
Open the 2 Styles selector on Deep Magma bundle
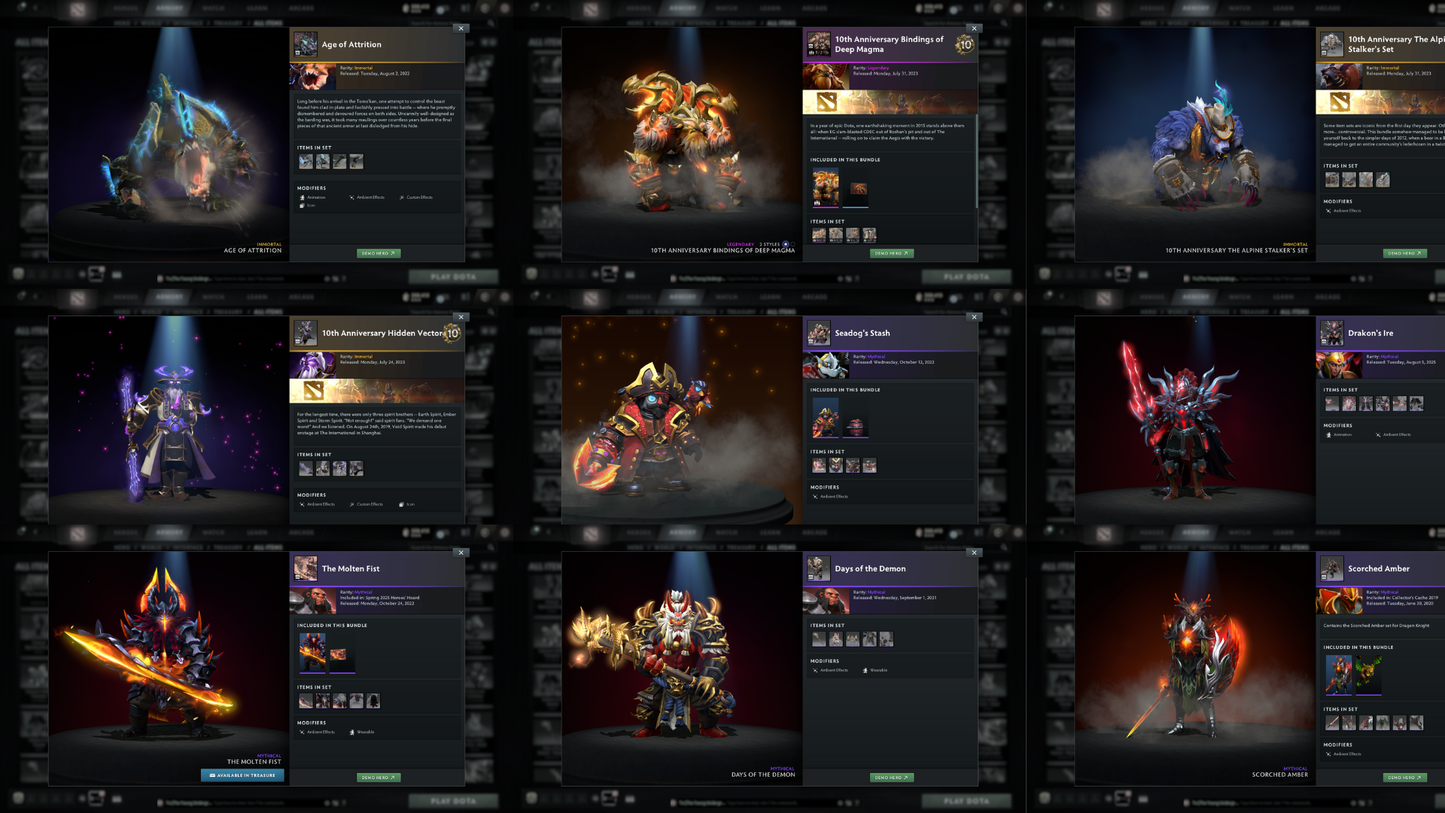click(786, 244)
